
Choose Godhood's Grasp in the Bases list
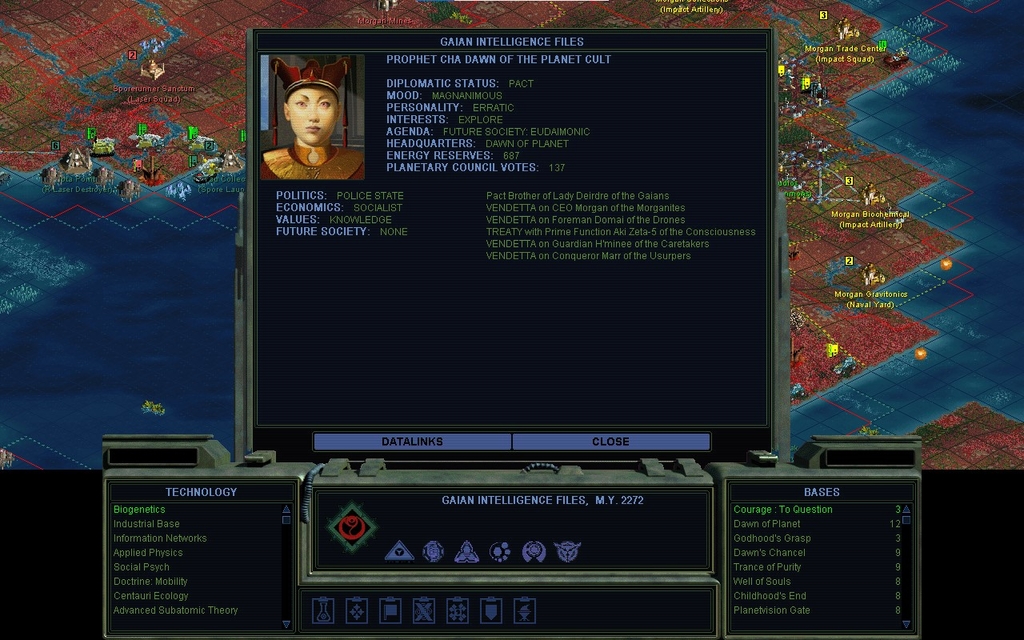pos(772,538)
